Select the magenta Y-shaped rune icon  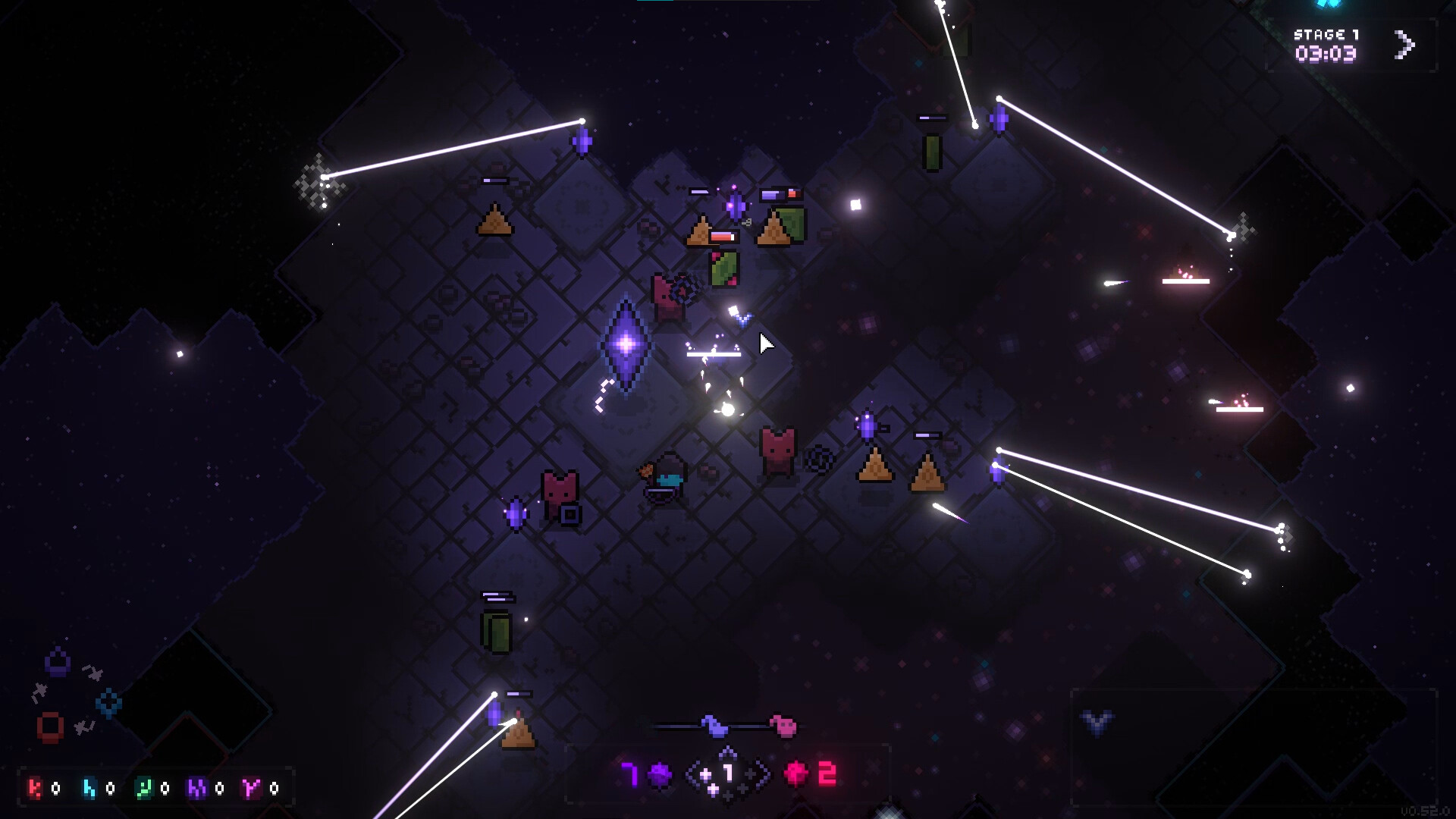click(x=251, y=789)
